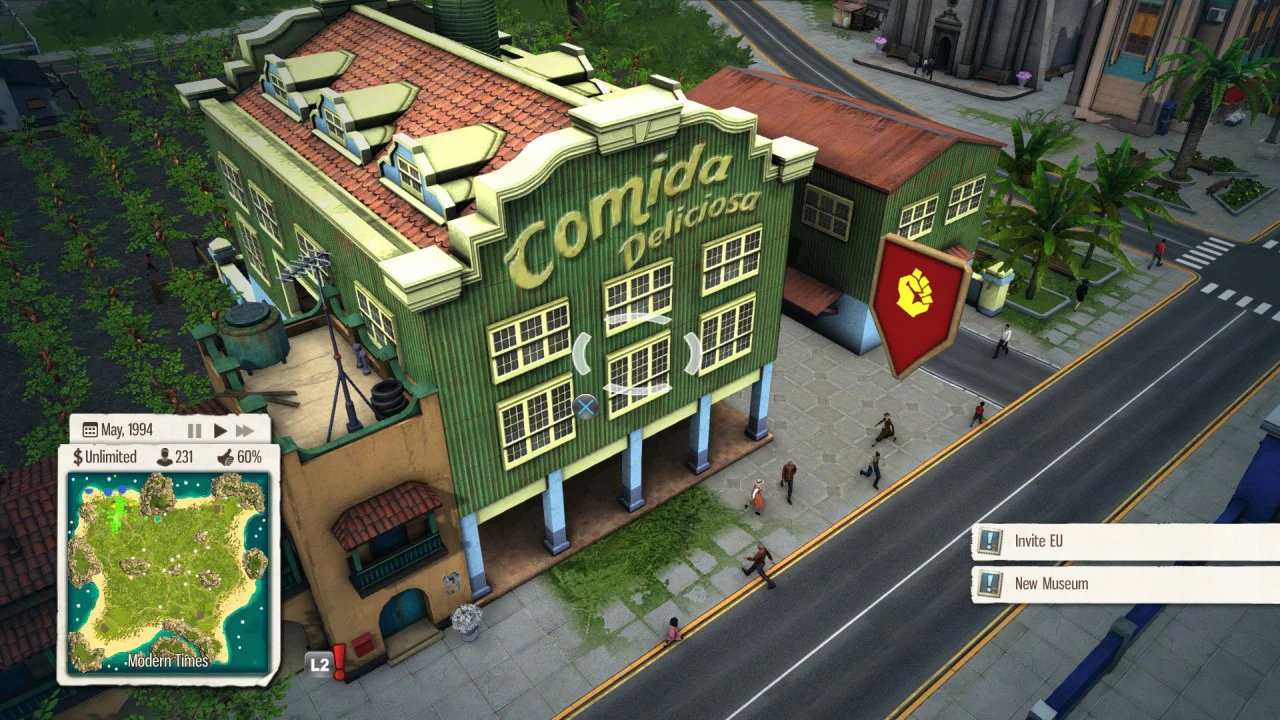Select the Modern Times era label
The image size is (1280, 720).
pos(167,661)
